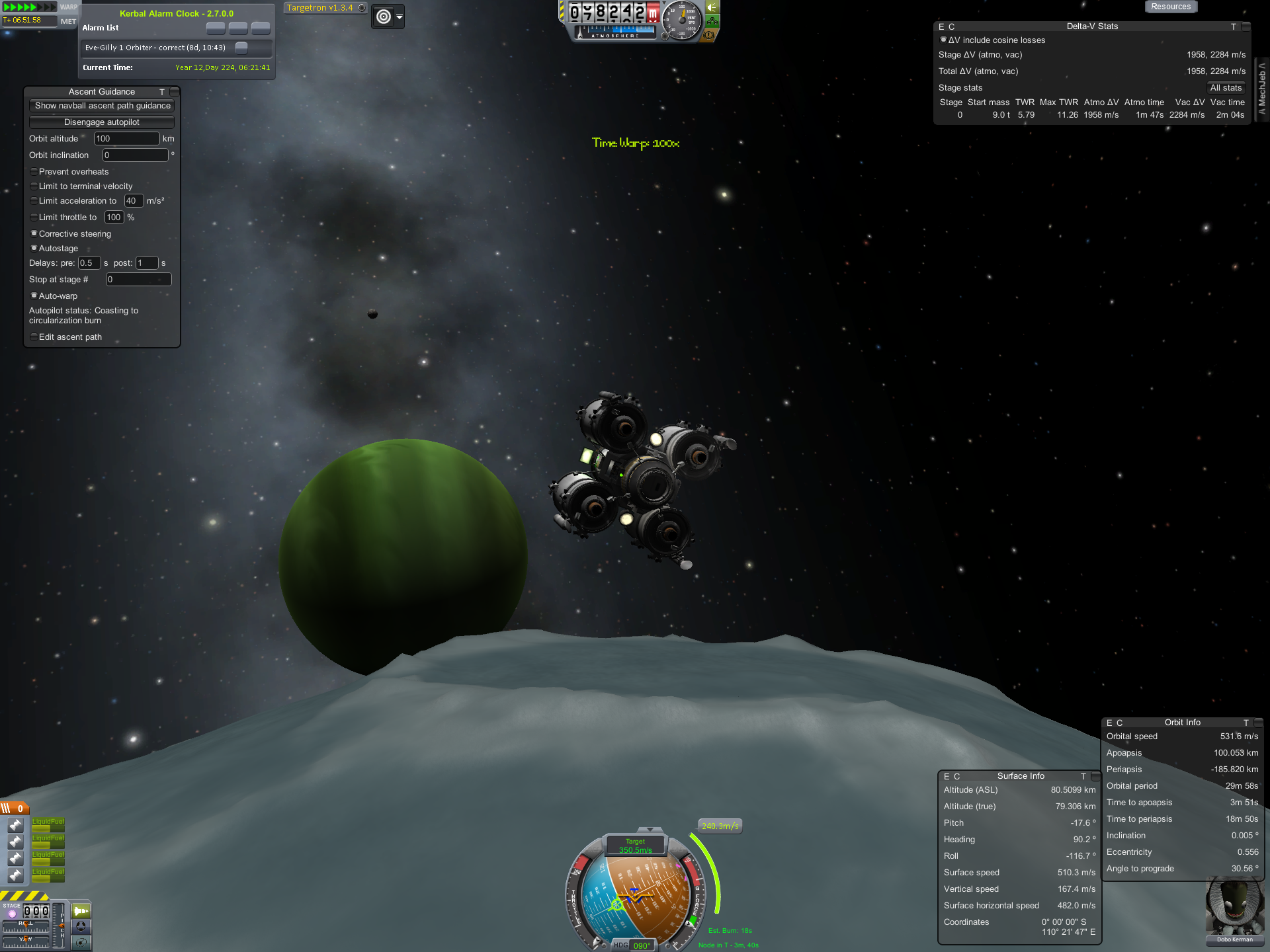Open the Targetron target dropdown
The image size is (1270, 952).
[400, 17]
